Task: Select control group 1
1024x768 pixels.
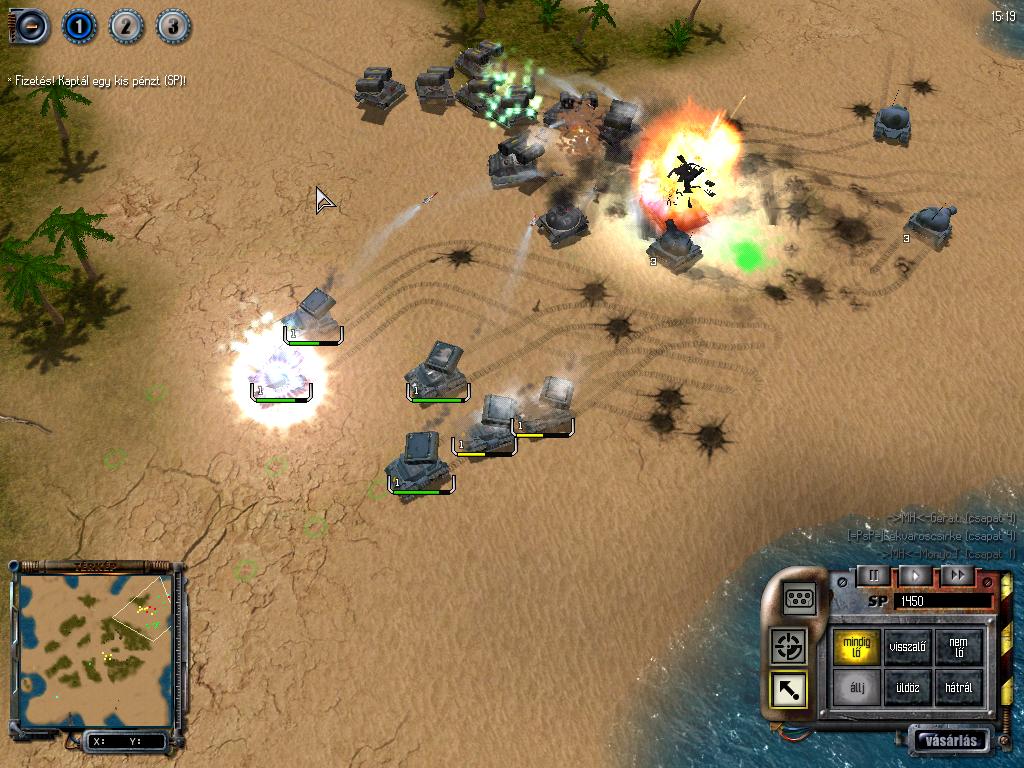Action: point(79,26)
